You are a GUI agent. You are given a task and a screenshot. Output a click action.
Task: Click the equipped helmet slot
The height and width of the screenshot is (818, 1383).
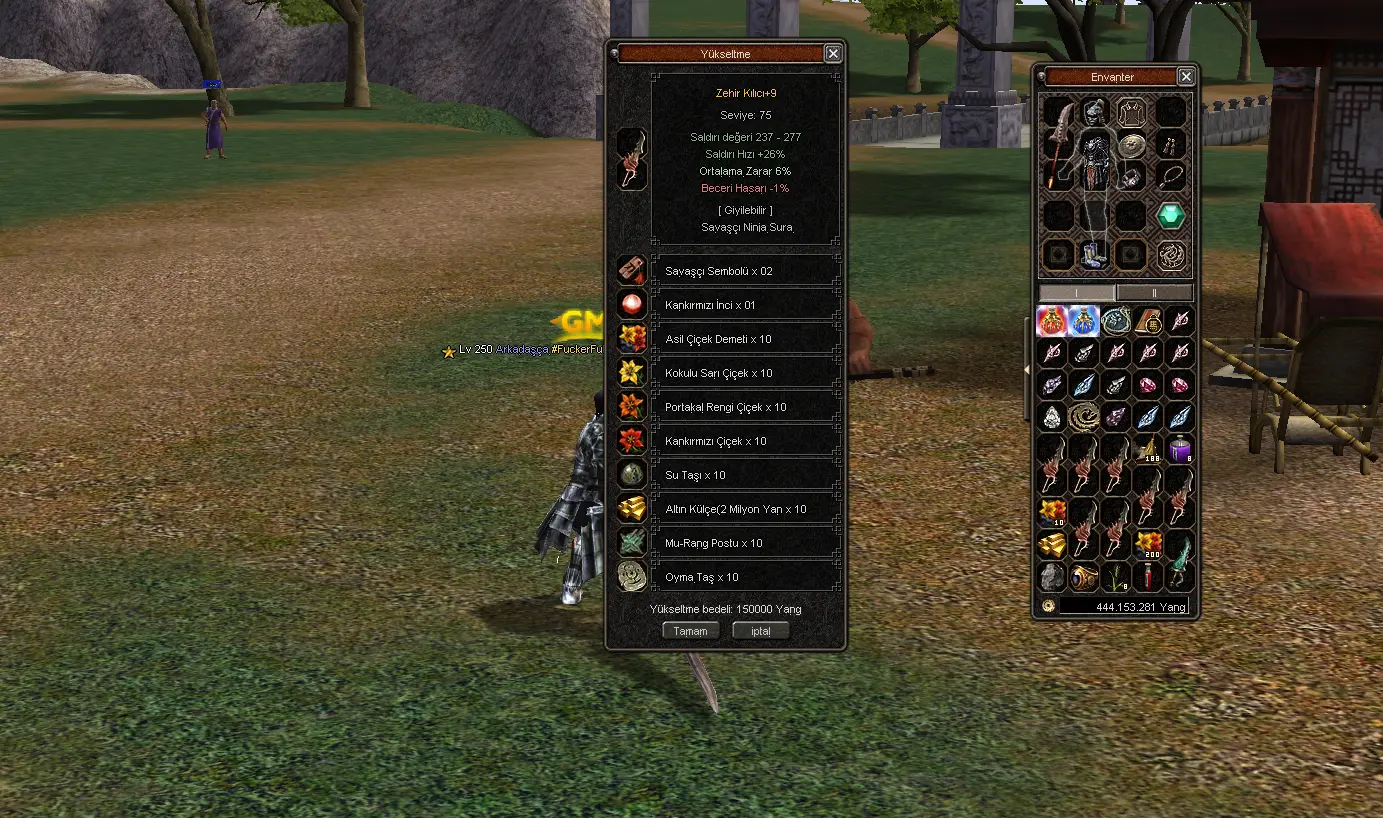pos(1096,111)
